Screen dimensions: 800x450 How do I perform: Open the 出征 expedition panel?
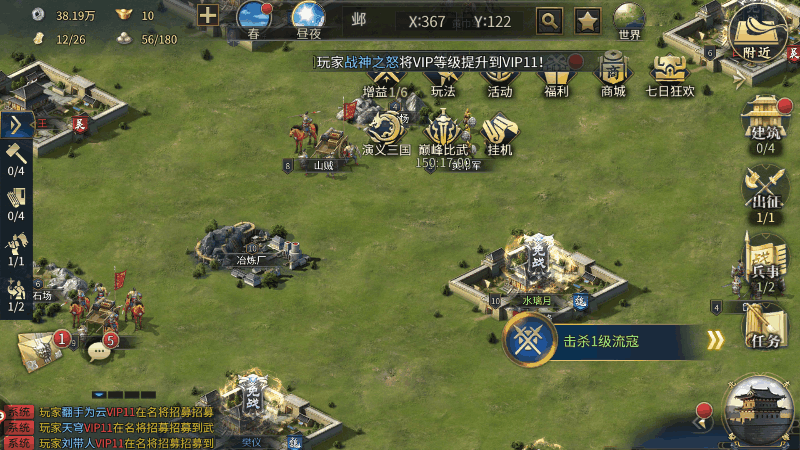pyautogui.click(x=765, y=191)
